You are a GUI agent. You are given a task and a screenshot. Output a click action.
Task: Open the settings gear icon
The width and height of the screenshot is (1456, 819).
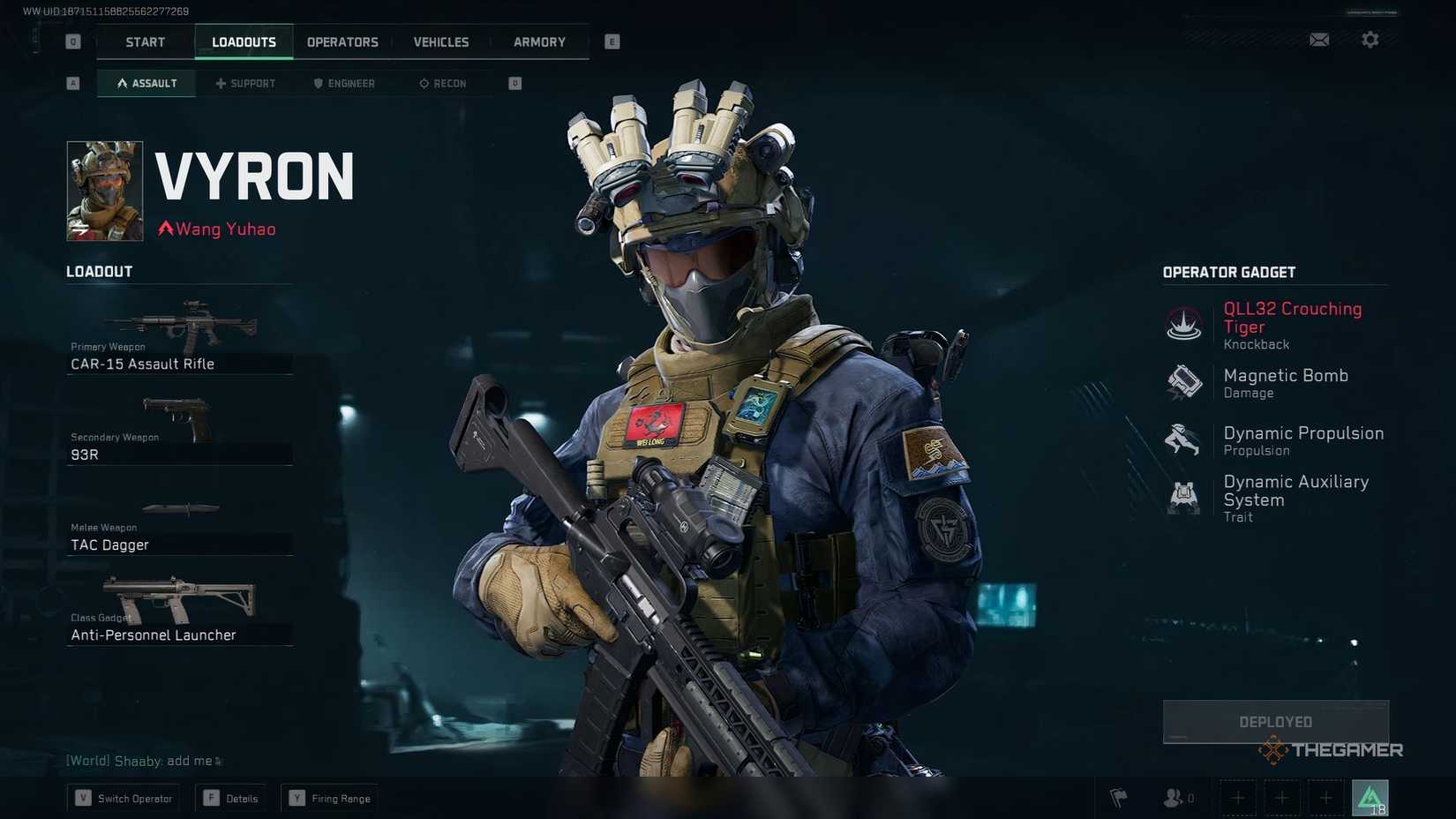[1370, 40]
